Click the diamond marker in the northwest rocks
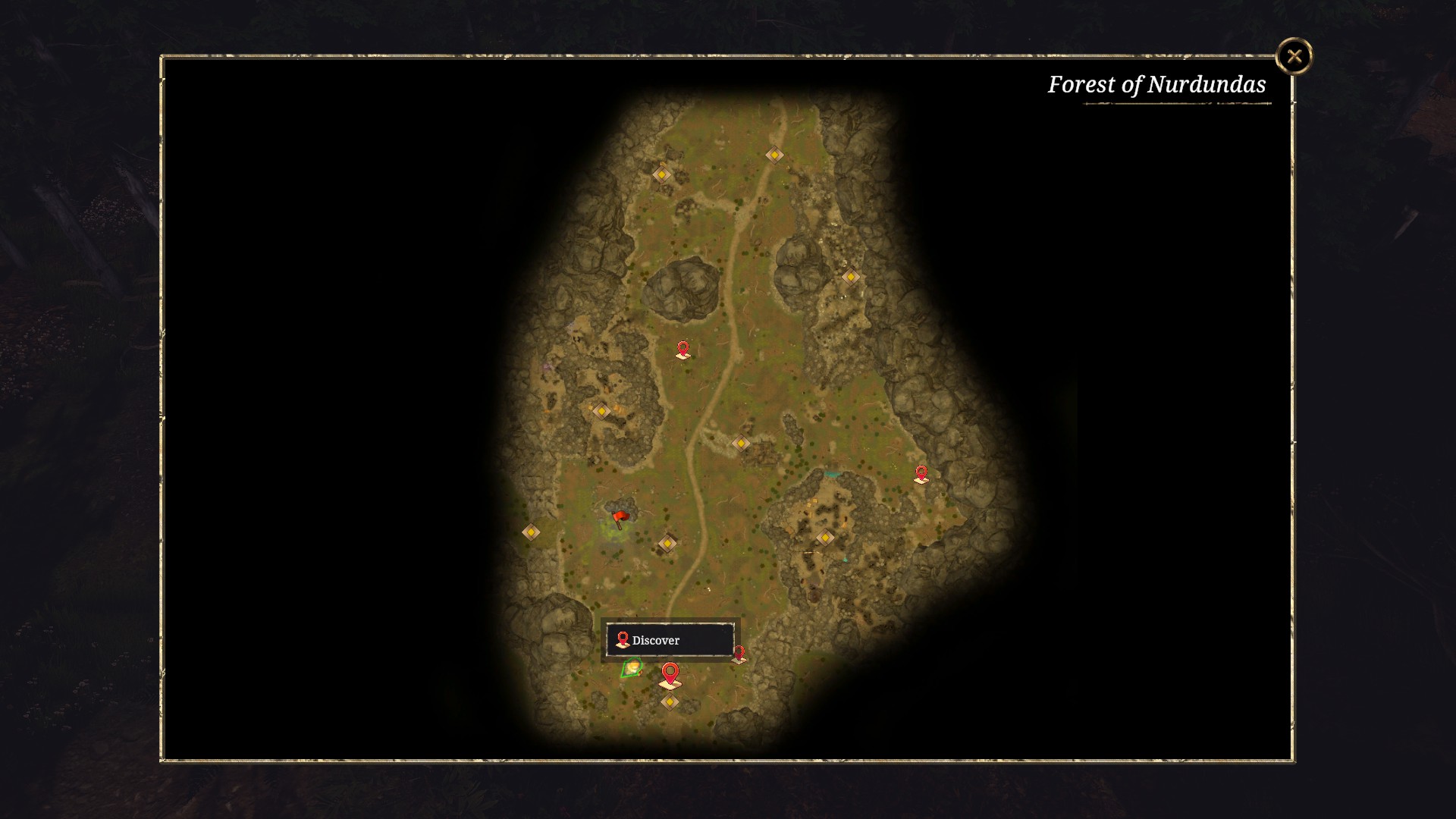Screen dimensions: 1456x819 pyautogui.click(x=661, y=174)
